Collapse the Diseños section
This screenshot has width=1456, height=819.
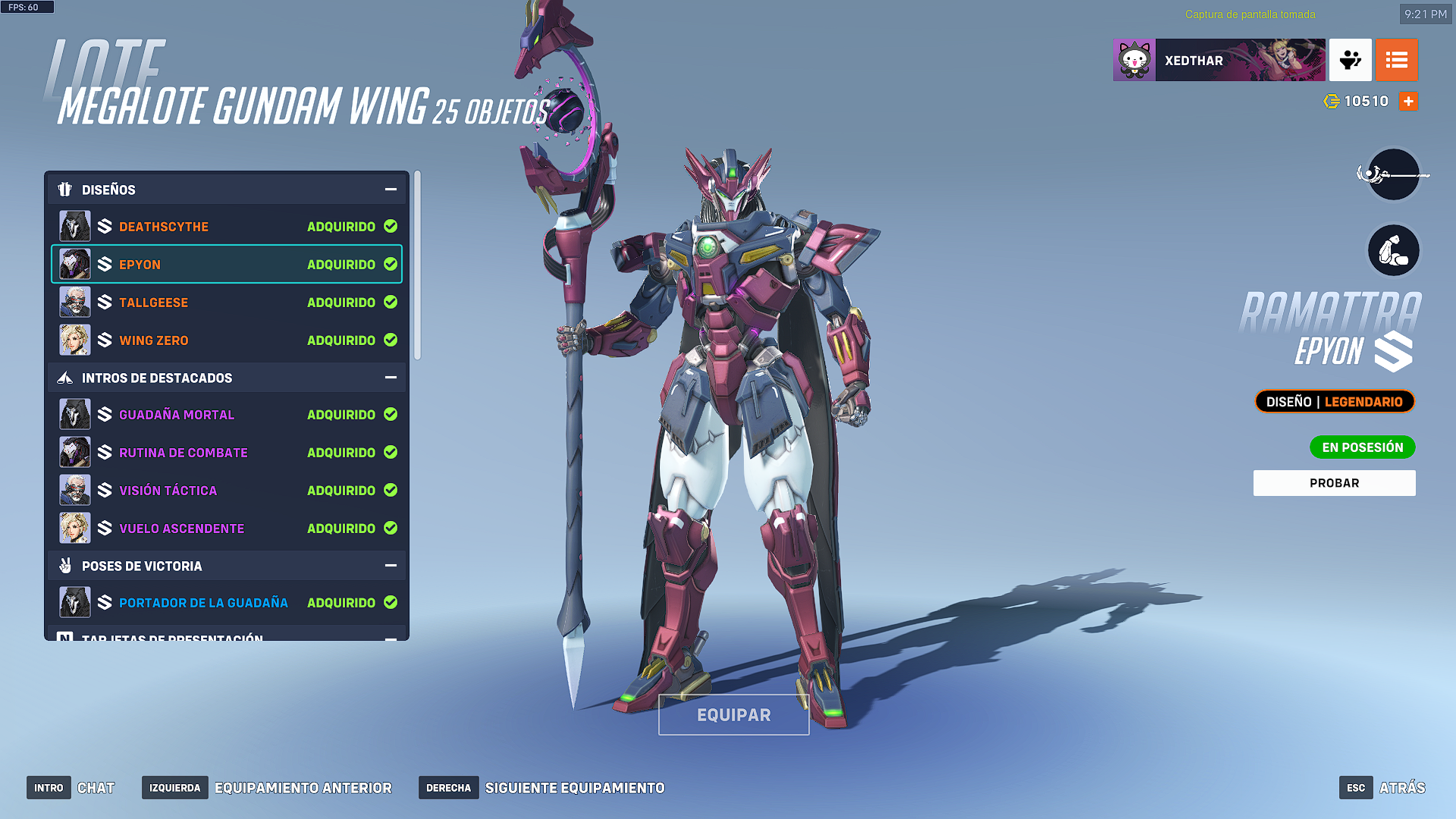391,190
